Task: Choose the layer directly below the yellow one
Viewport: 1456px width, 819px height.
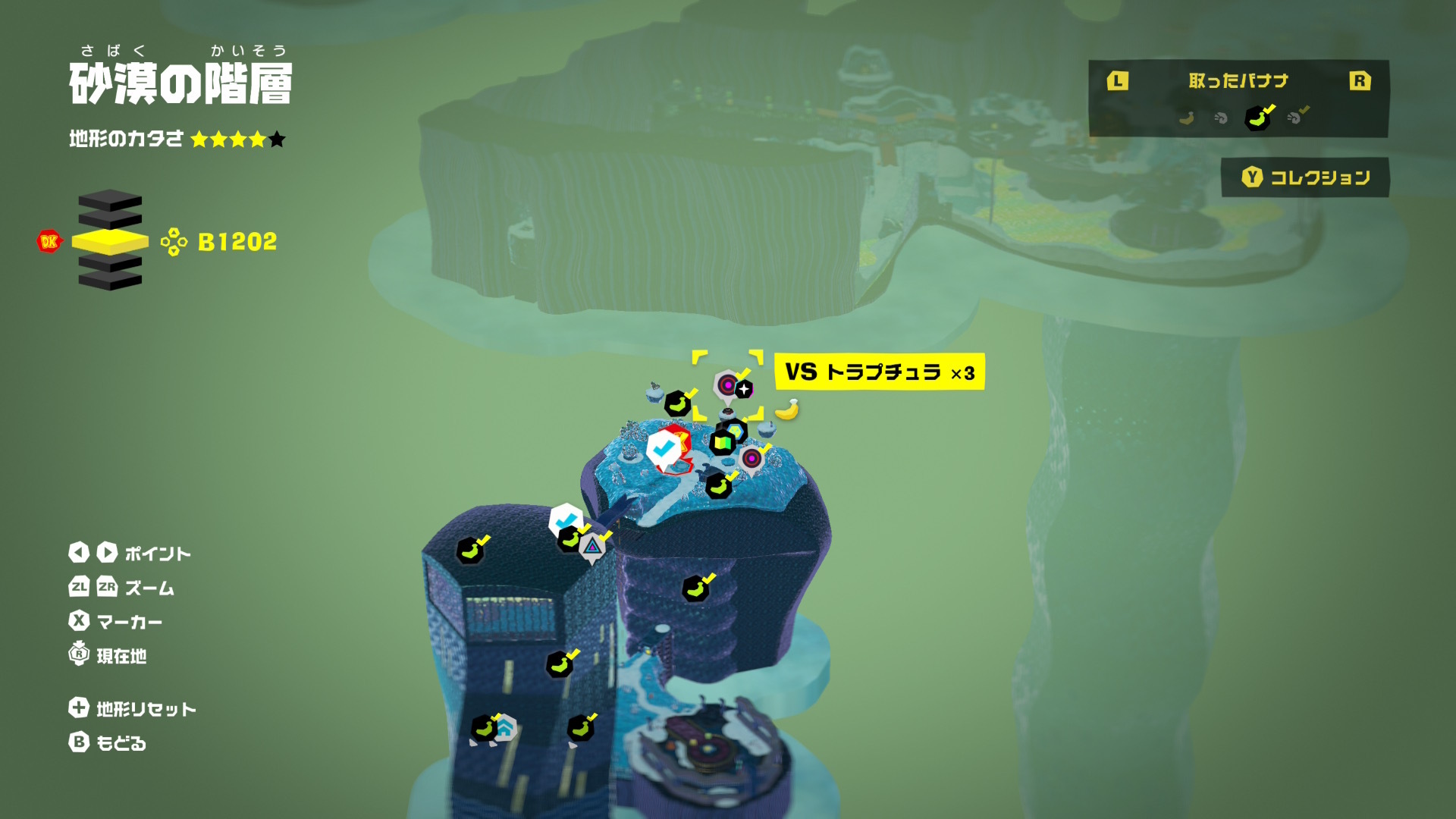Action: pos(110,264)
